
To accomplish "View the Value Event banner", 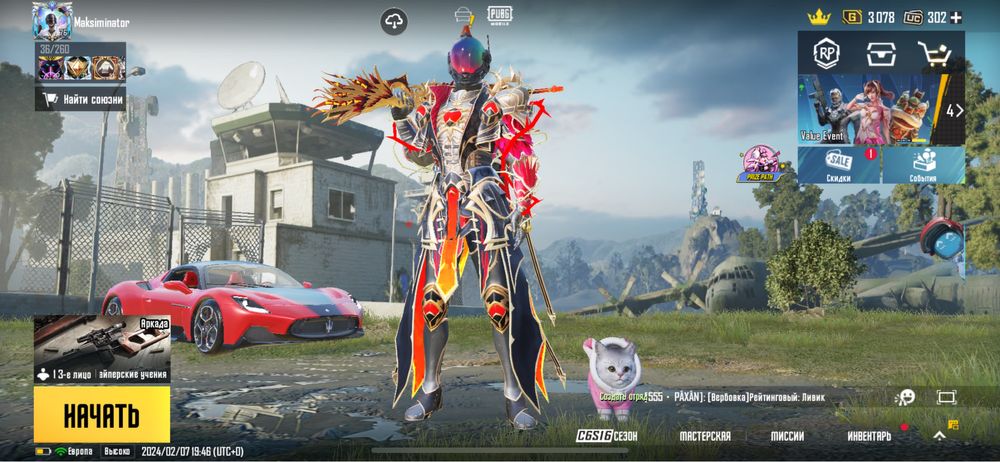I will (868, 110).
